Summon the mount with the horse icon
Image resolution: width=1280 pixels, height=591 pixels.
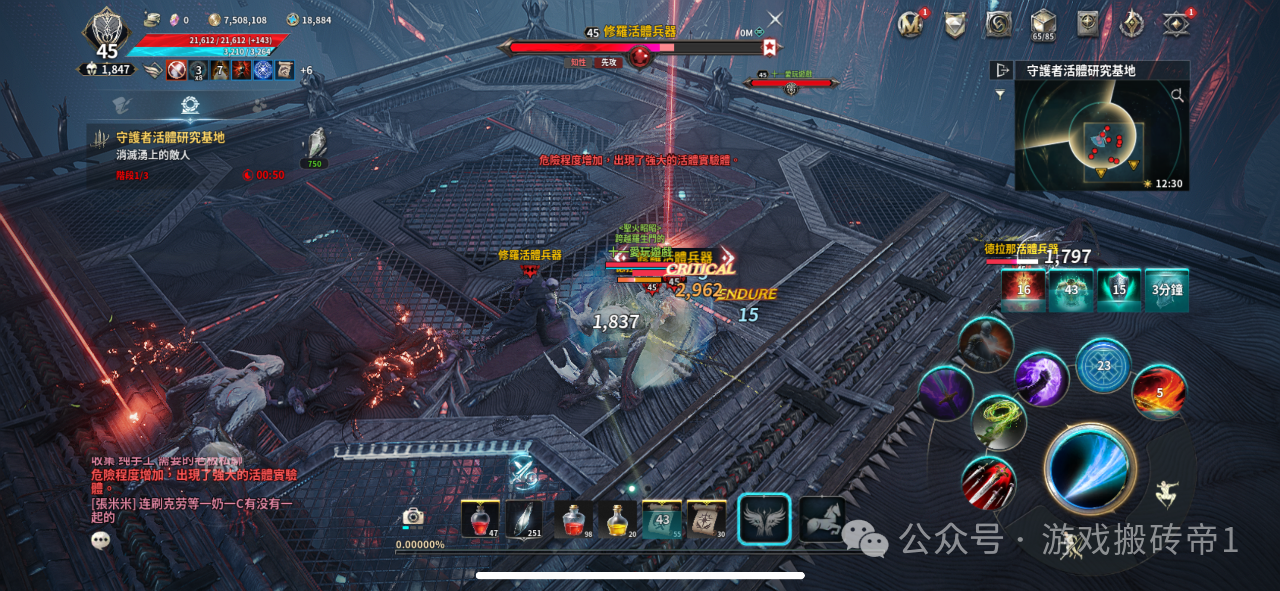(x=821, y=519)
